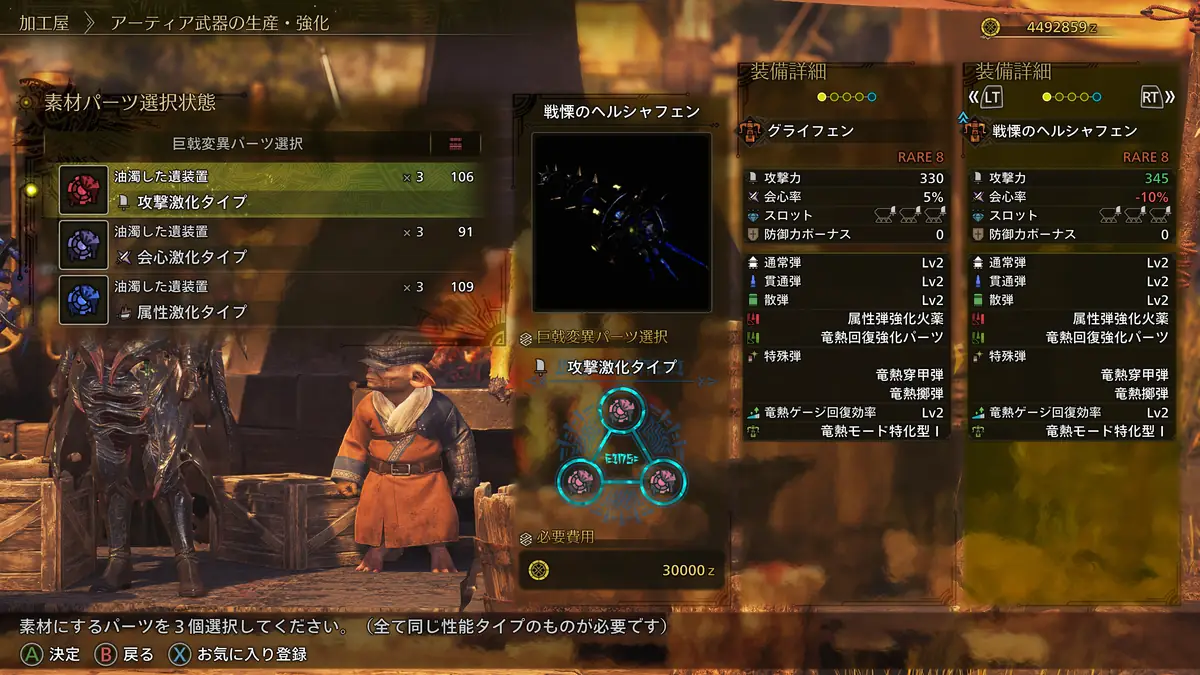Go back to the 加工屋 breadcrumb
This screenshot has height=675, width=1200.
[x=44, y=22]
